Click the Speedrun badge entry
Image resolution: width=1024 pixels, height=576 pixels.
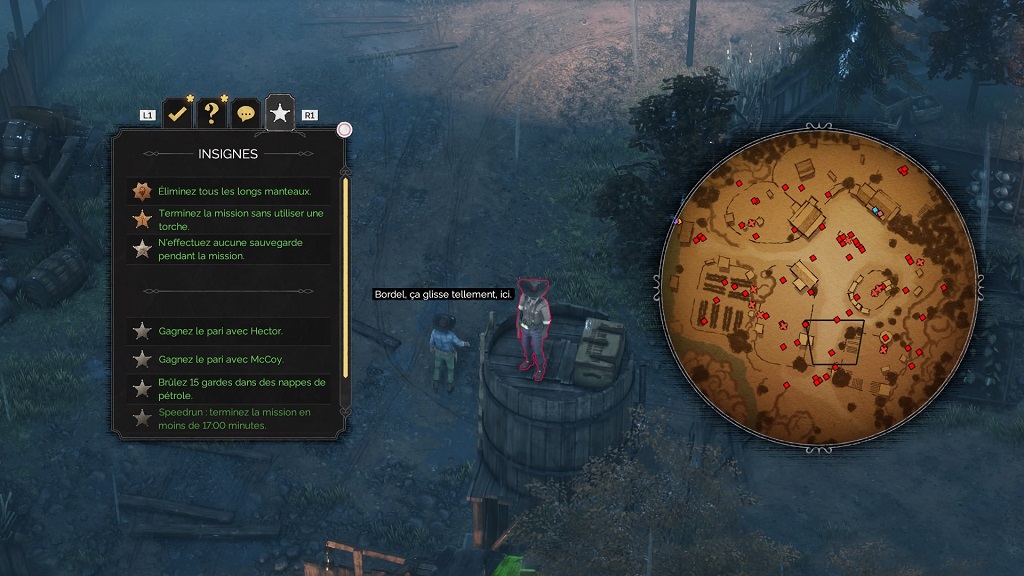235,418
